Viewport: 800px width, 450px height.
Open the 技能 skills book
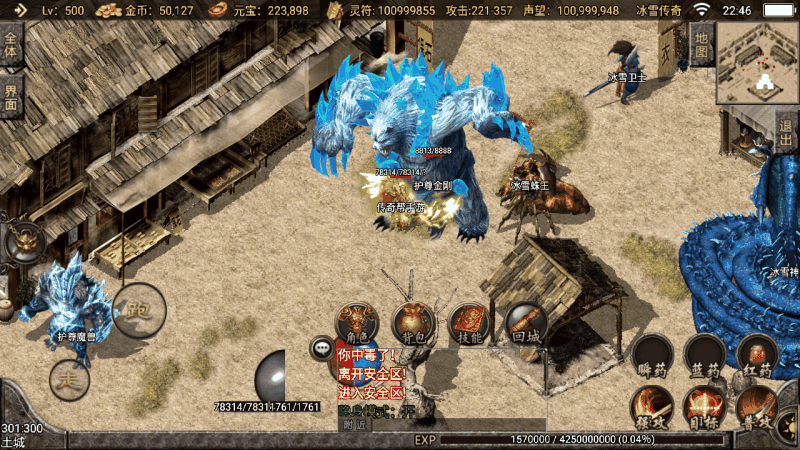[468, 323]
